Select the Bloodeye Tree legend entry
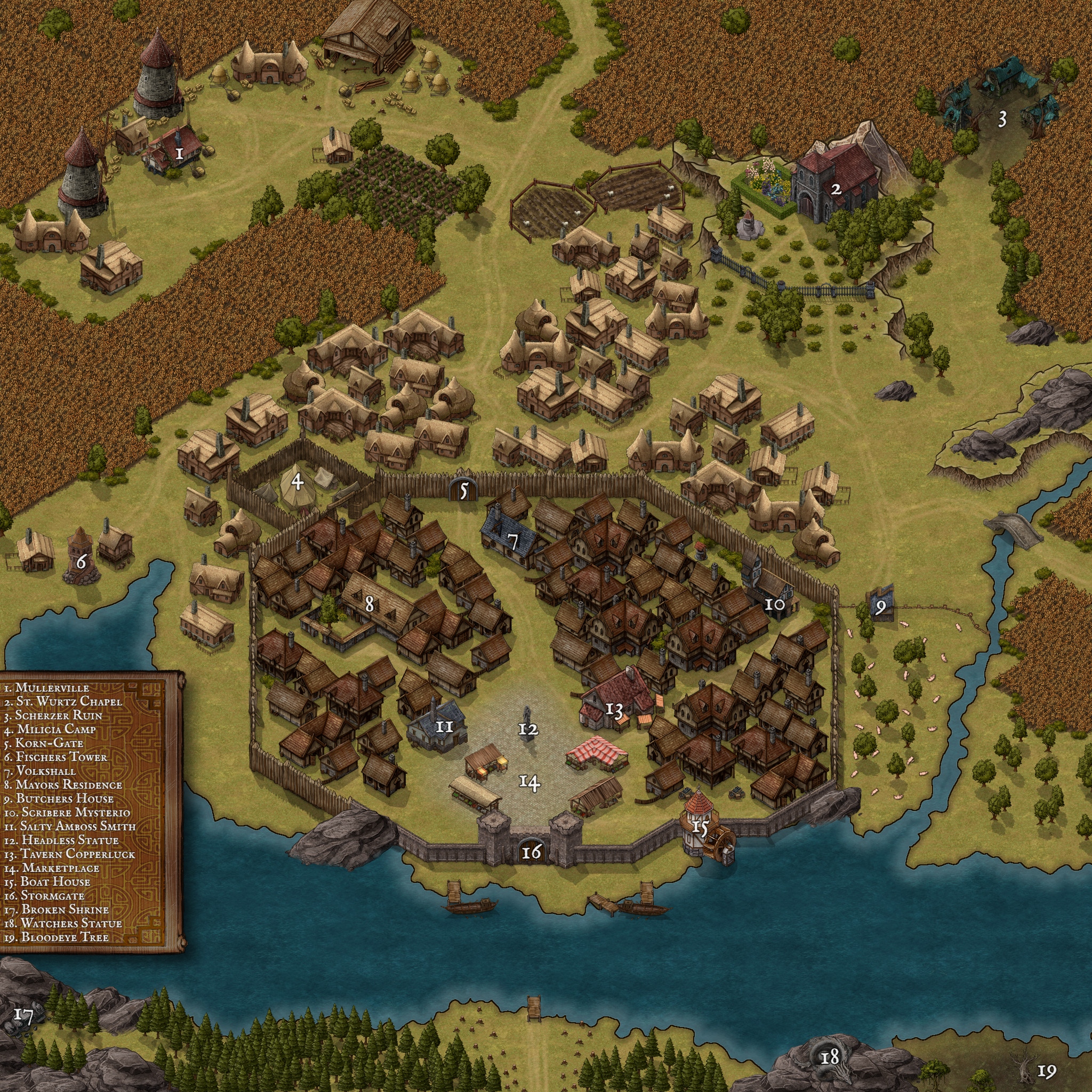Image resolution: width=1092 pixels, height=1092 pixels. coord(57,936)
